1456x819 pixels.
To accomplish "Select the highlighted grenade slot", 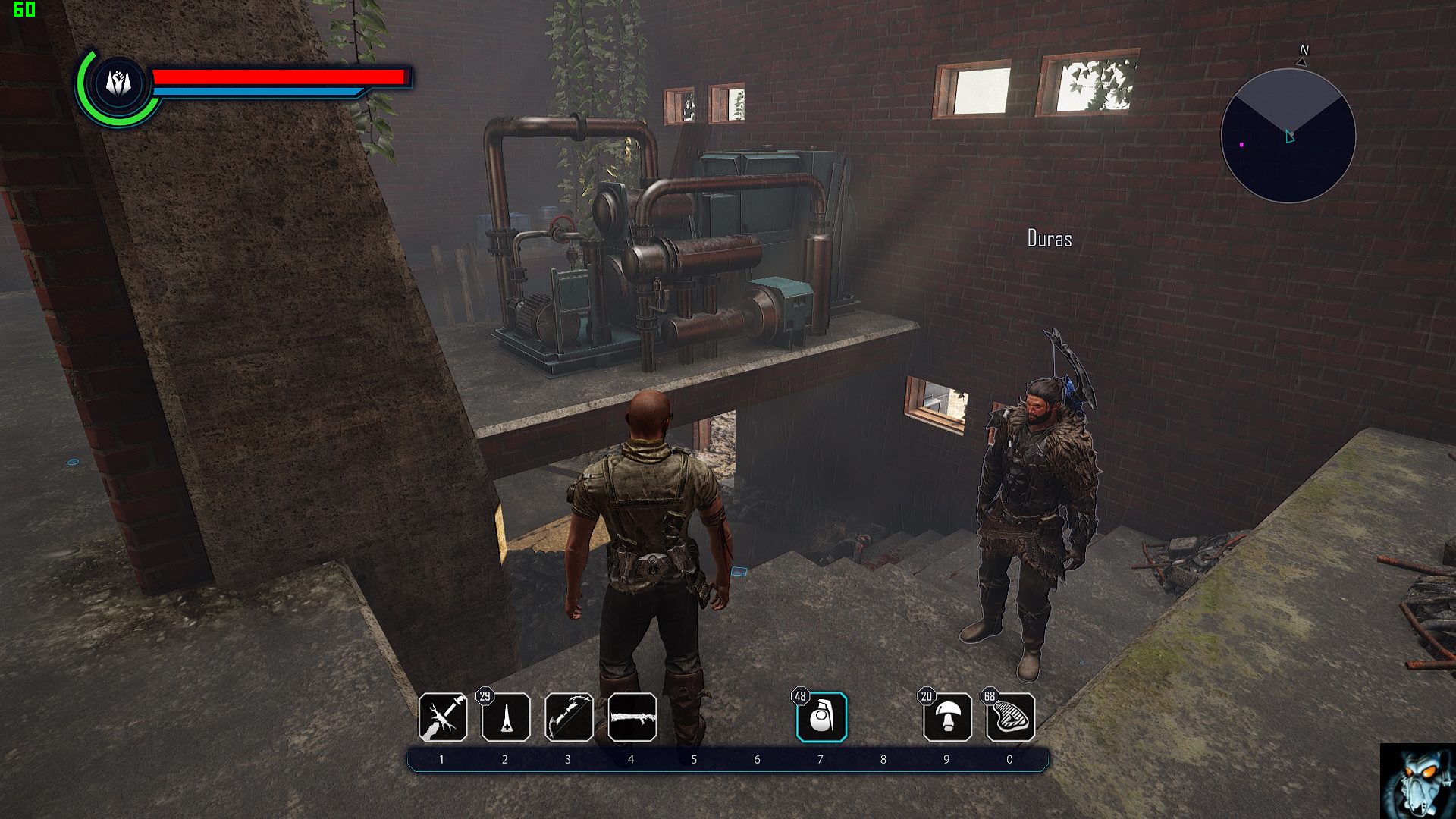I will pos(821,717).
